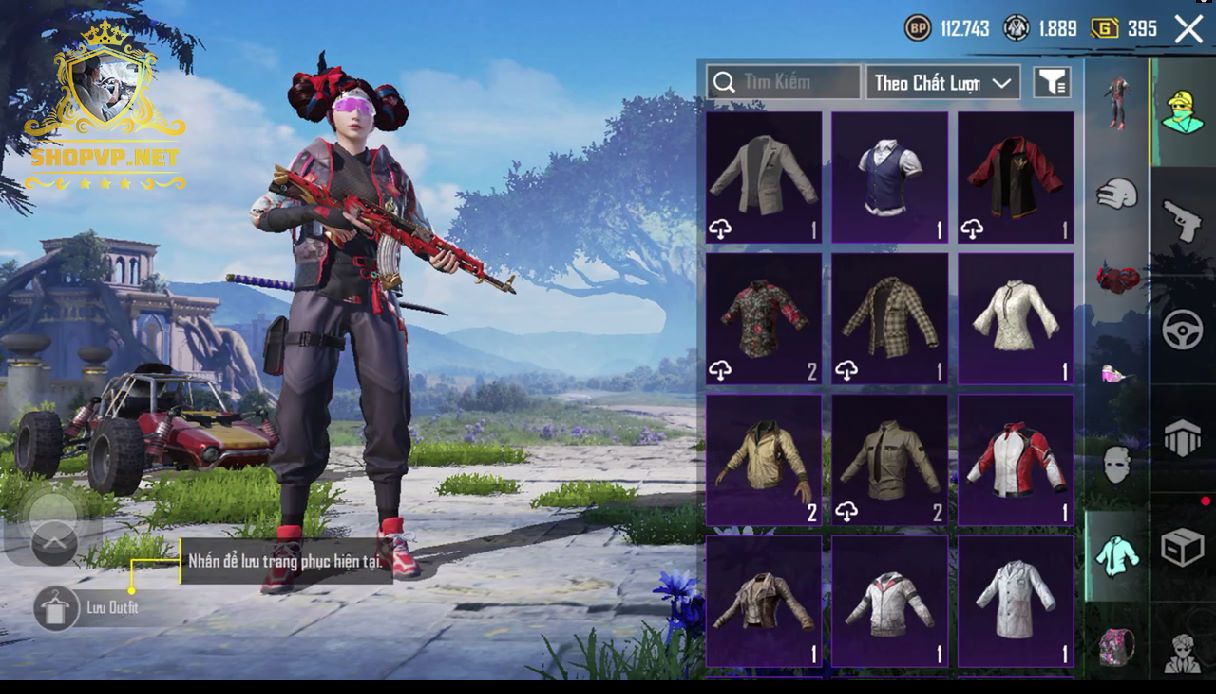Select the red and white racing jacket
Screen dimensions: 1216x694
pyautogui.click(x=1015, y=460)
